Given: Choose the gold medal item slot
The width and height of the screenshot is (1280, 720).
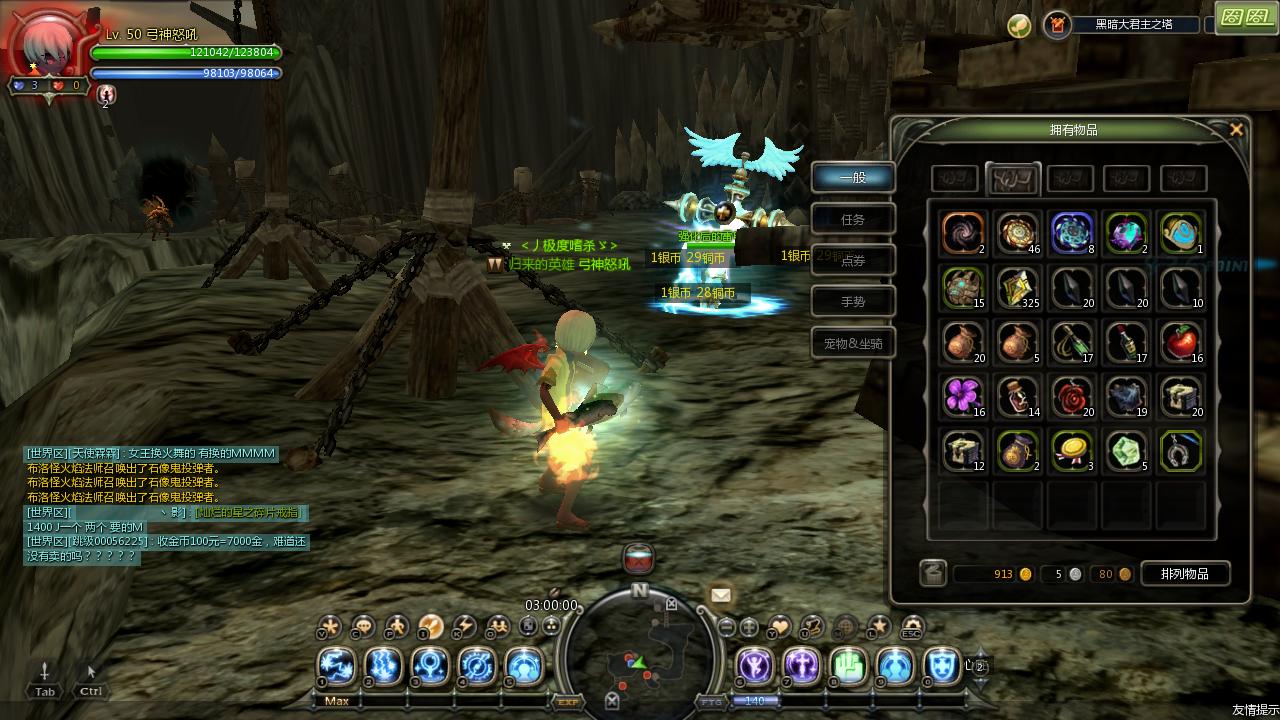Looking at the screenshot, I should 1072,450.
